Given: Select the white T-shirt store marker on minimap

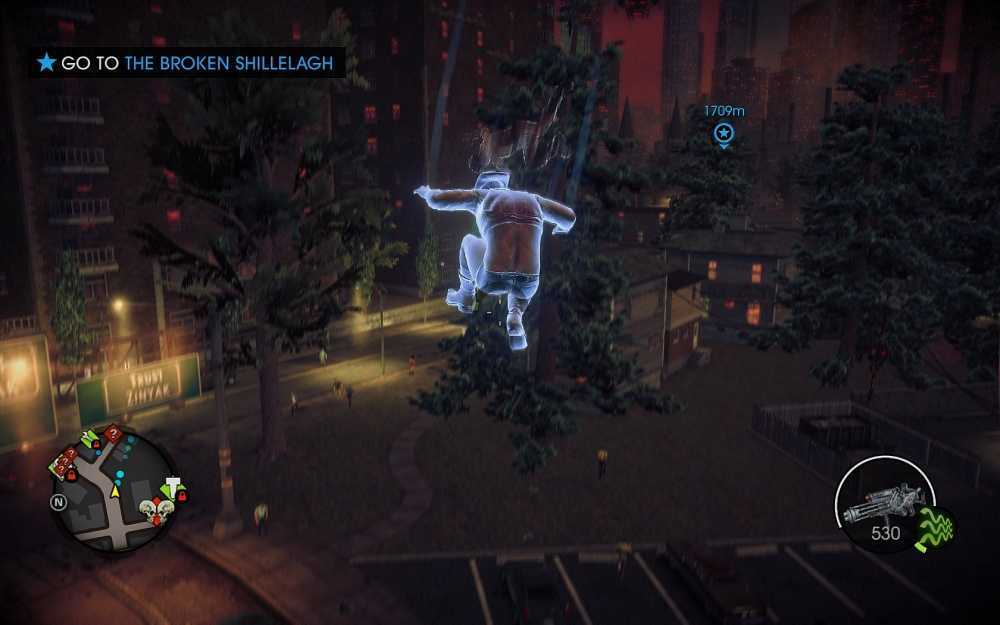Looking at the screenshot, I should pyautogui.click(x=172, y=485).
